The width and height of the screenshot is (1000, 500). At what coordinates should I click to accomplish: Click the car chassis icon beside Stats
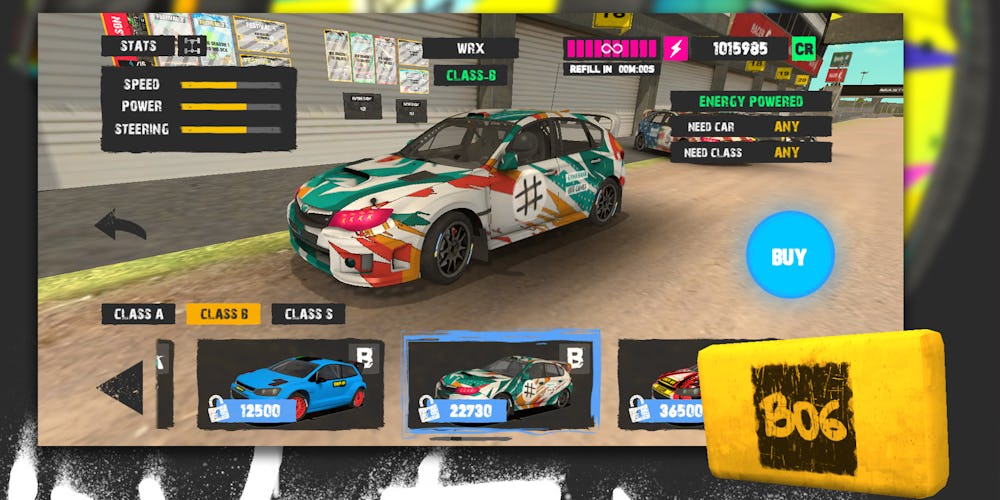pos(192,45)
